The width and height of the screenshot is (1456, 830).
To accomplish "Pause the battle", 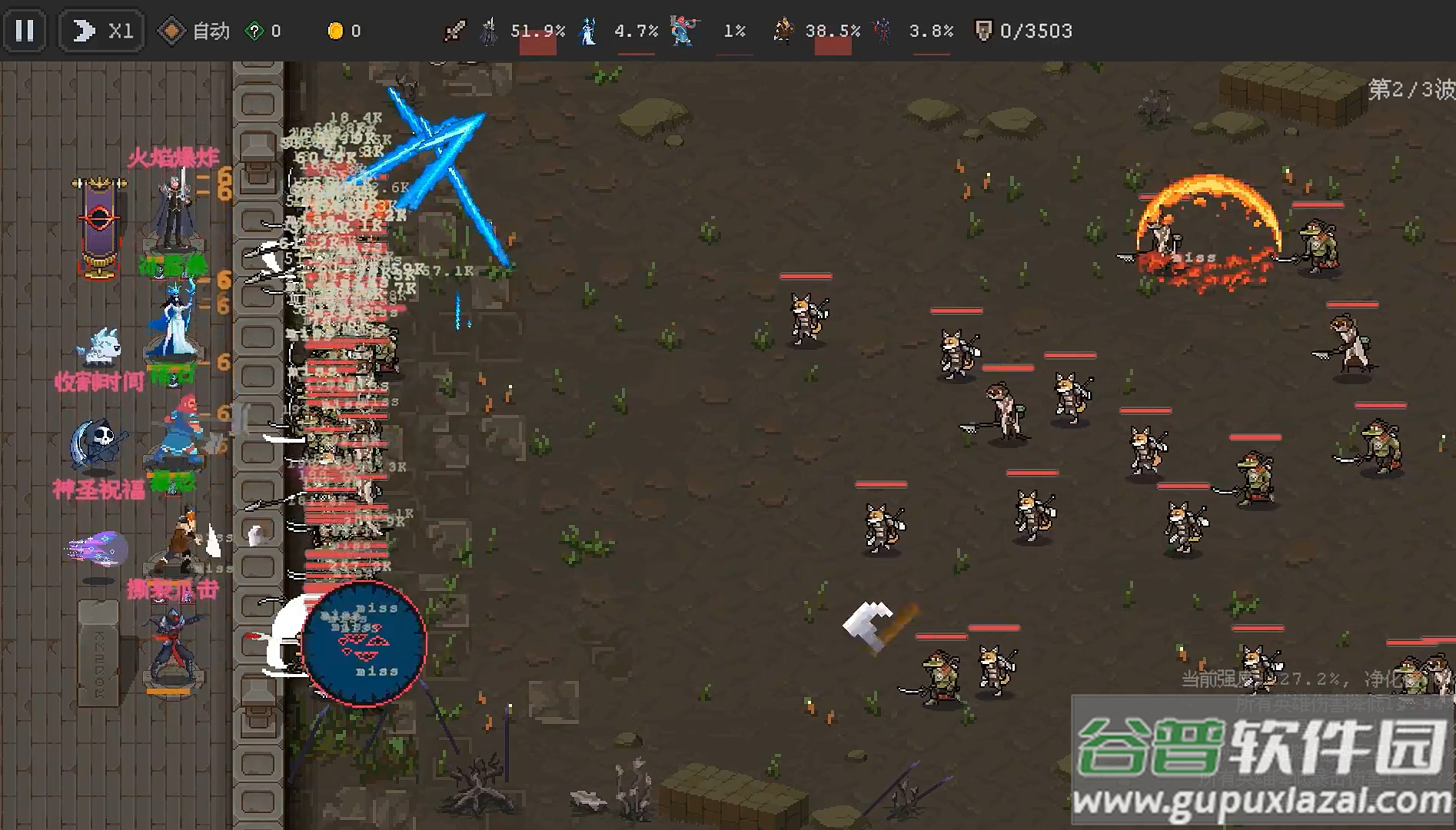I will pos(25,31).
